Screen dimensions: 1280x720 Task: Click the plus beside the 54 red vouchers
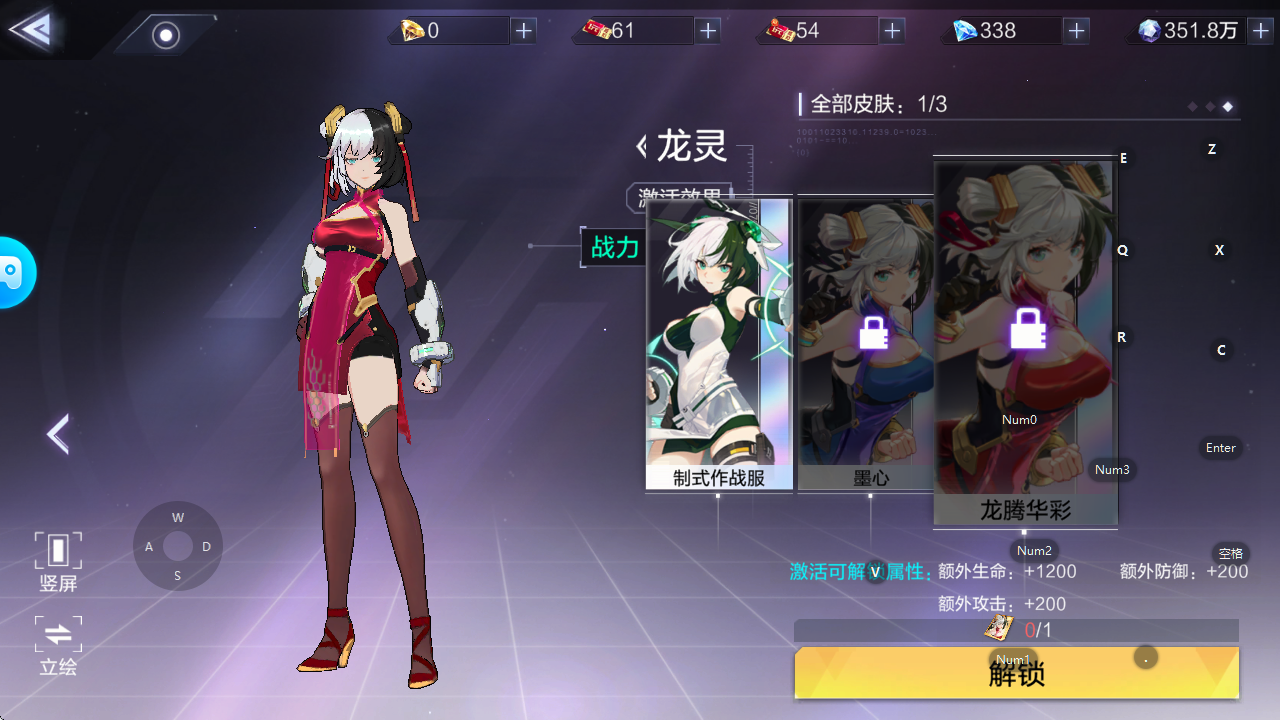click(891, 31)
